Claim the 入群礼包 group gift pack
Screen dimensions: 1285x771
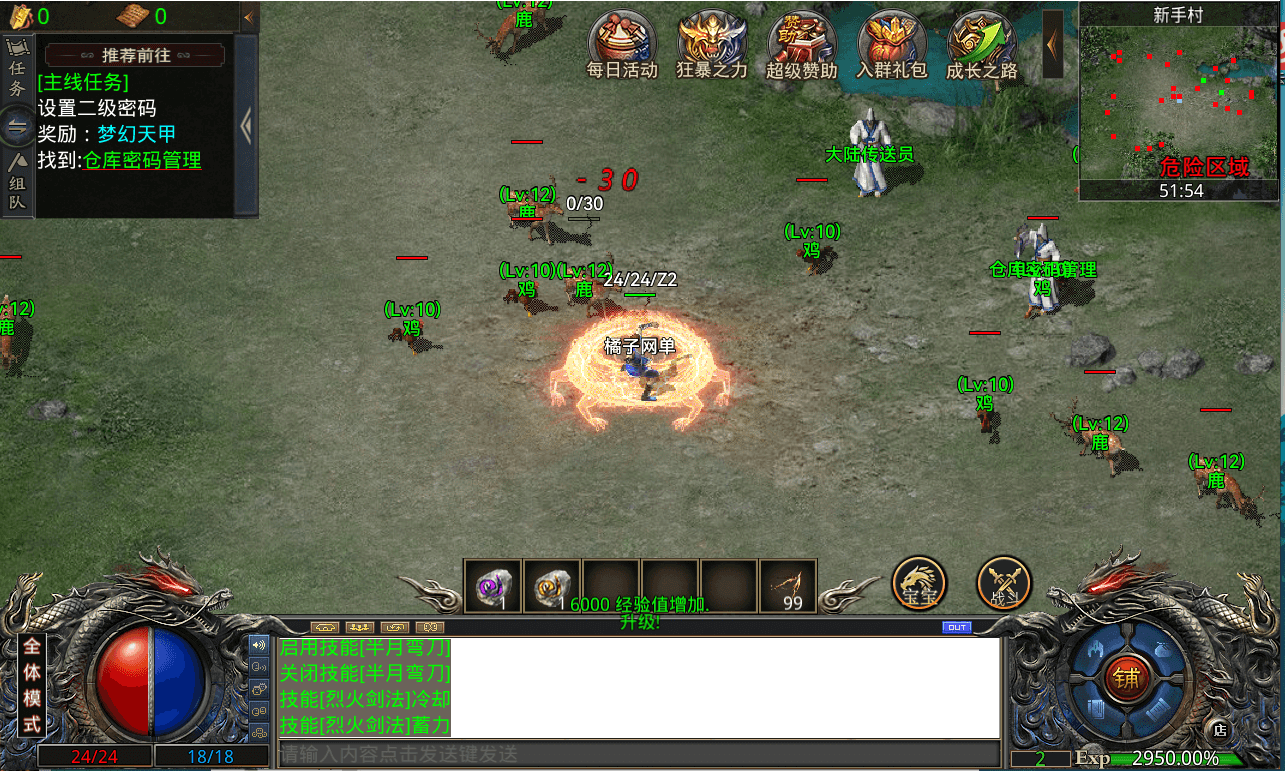point(891,41)
